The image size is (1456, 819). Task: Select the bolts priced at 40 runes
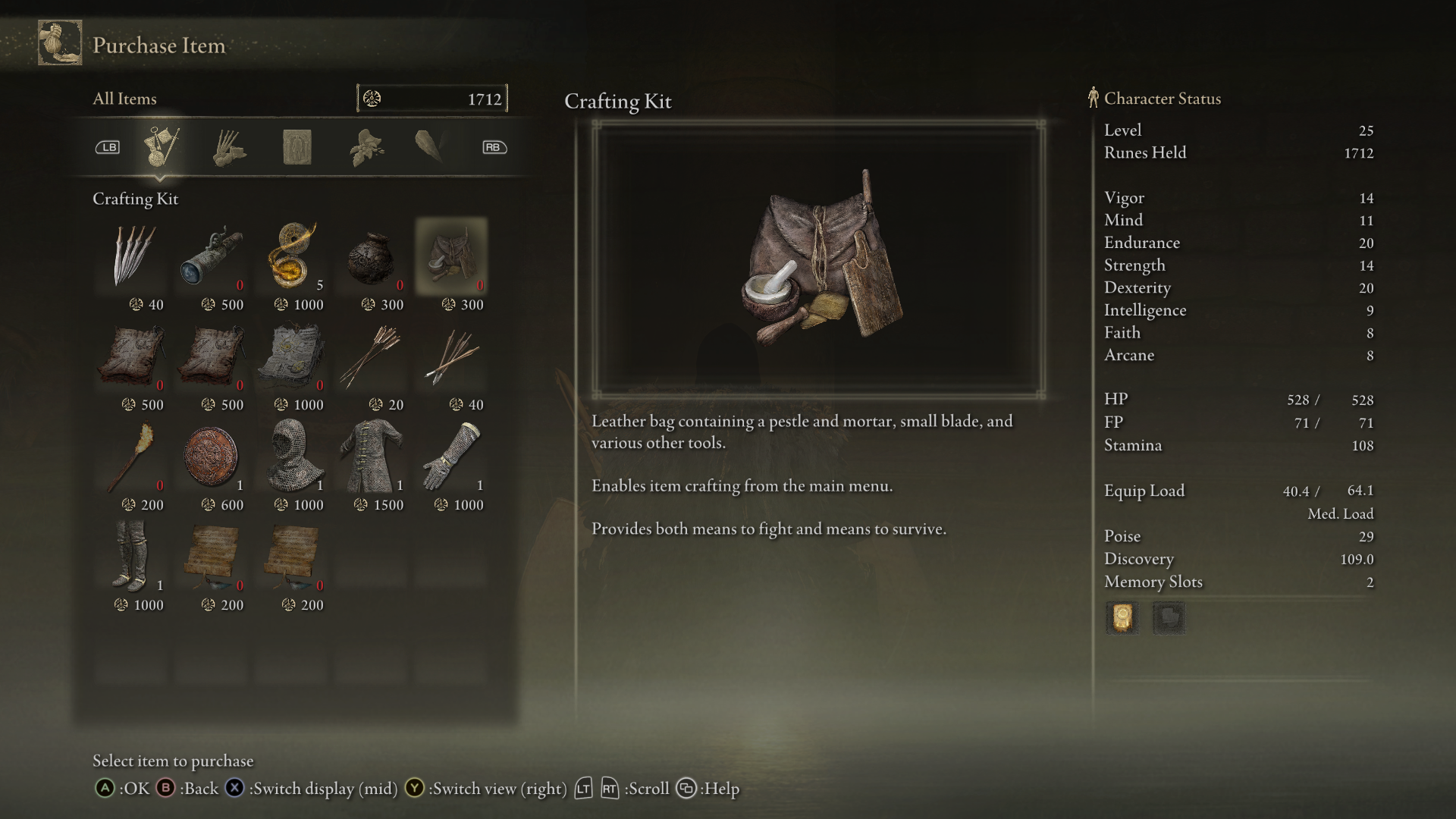click(x=452, y=356)
